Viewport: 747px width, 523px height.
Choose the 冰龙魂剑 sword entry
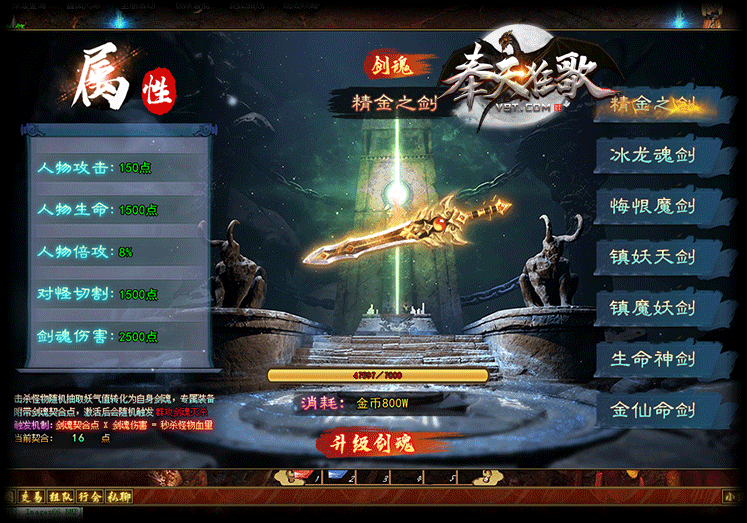[x=653, y=155]
